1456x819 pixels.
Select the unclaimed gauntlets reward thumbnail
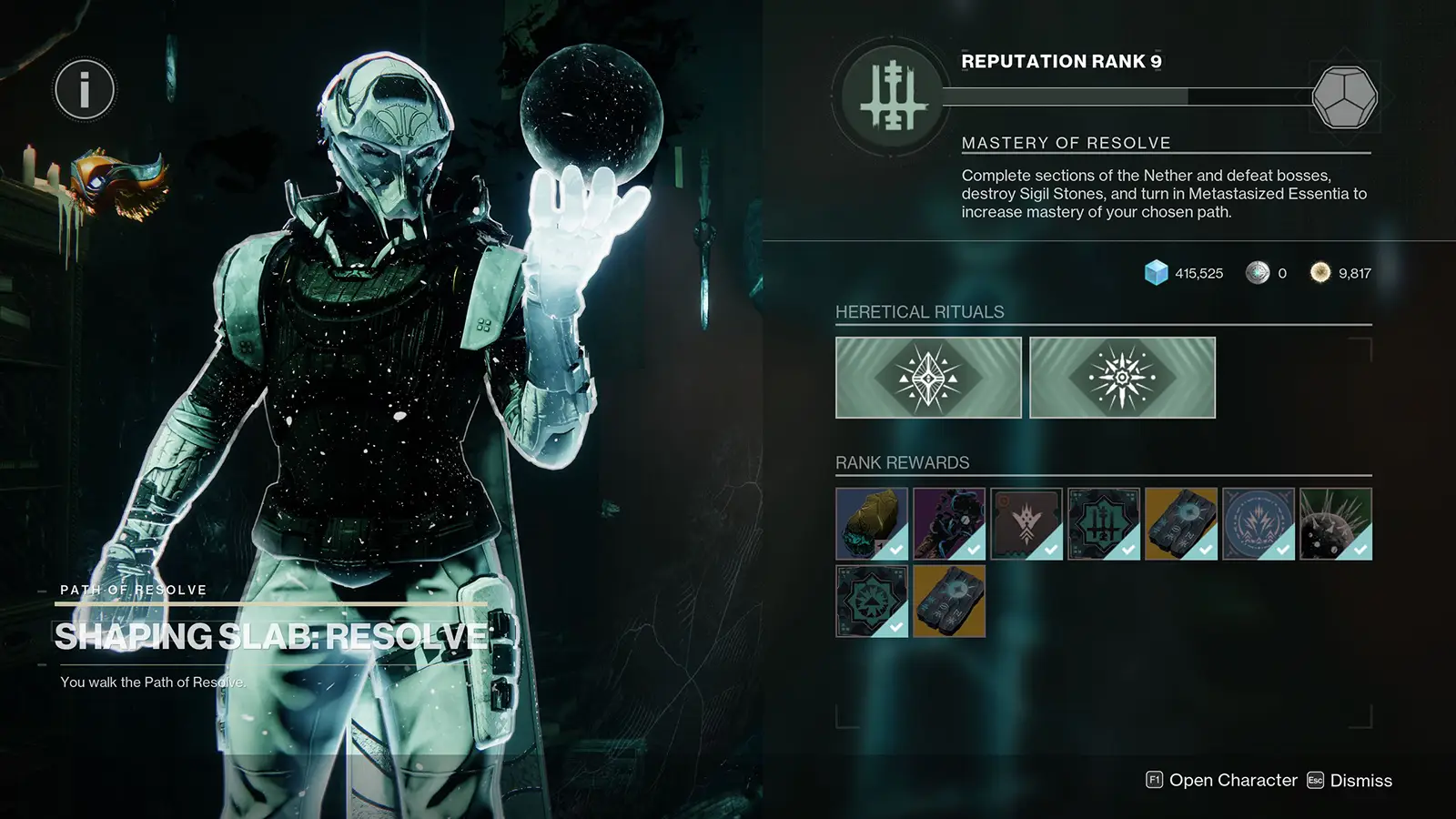[x=949, y=602]
